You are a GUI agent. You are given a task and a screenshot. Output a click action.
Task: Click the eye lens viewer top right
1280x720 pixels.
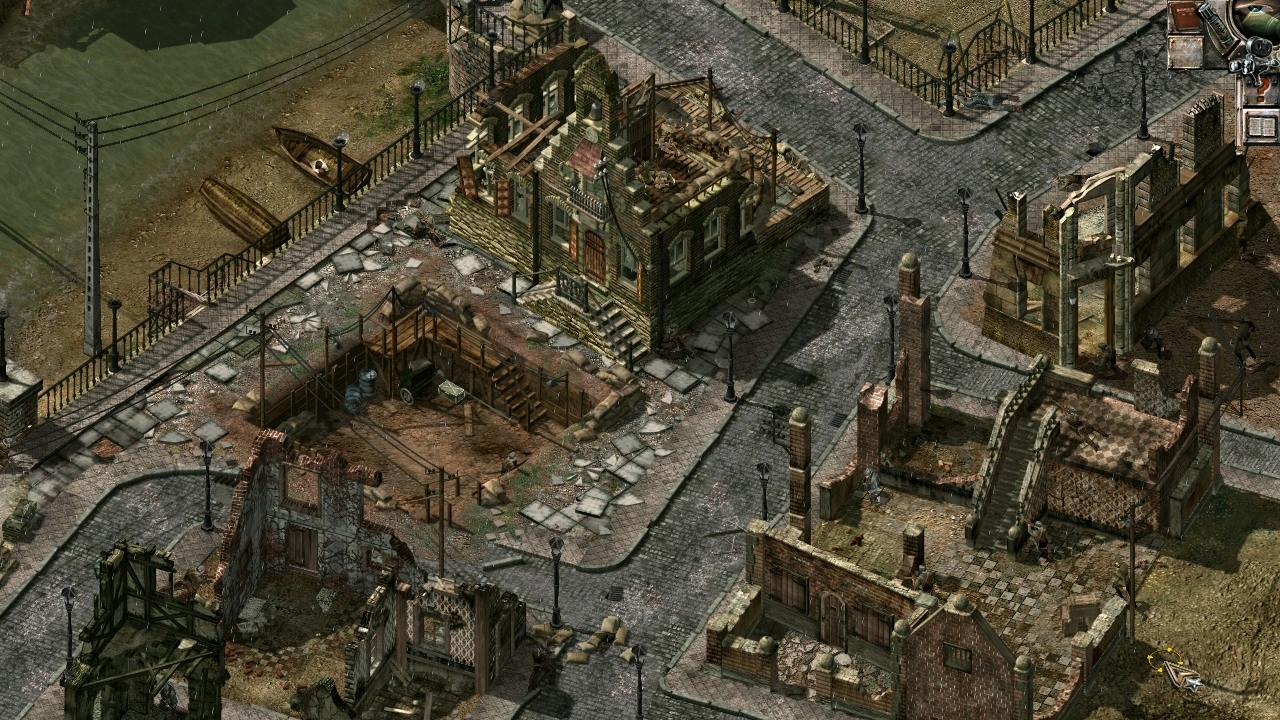click(1255, 10)
